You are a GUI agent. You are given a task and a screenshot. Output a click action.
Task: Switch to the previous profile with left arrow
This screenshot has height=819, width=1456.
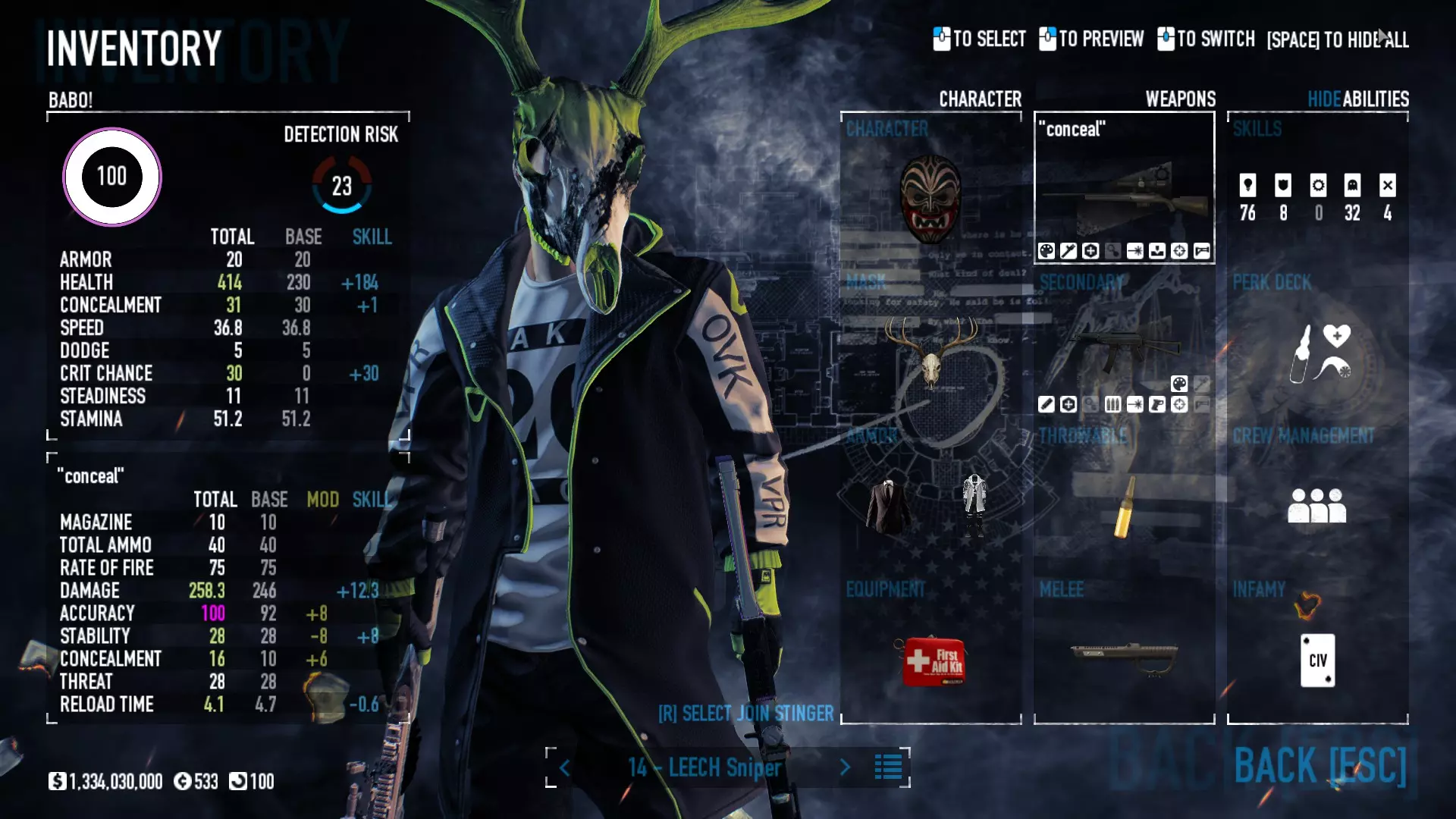point(565,768)
